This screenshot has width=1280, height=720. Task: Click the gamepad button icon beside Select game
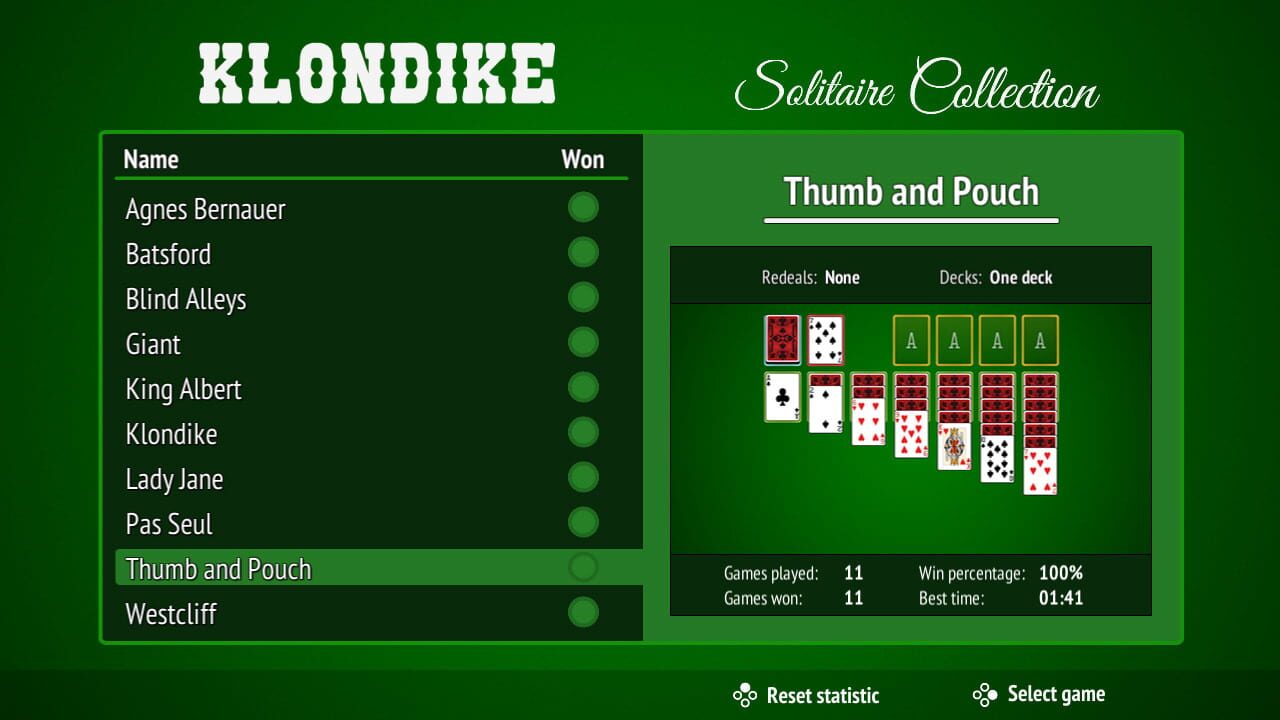point(985,694)
